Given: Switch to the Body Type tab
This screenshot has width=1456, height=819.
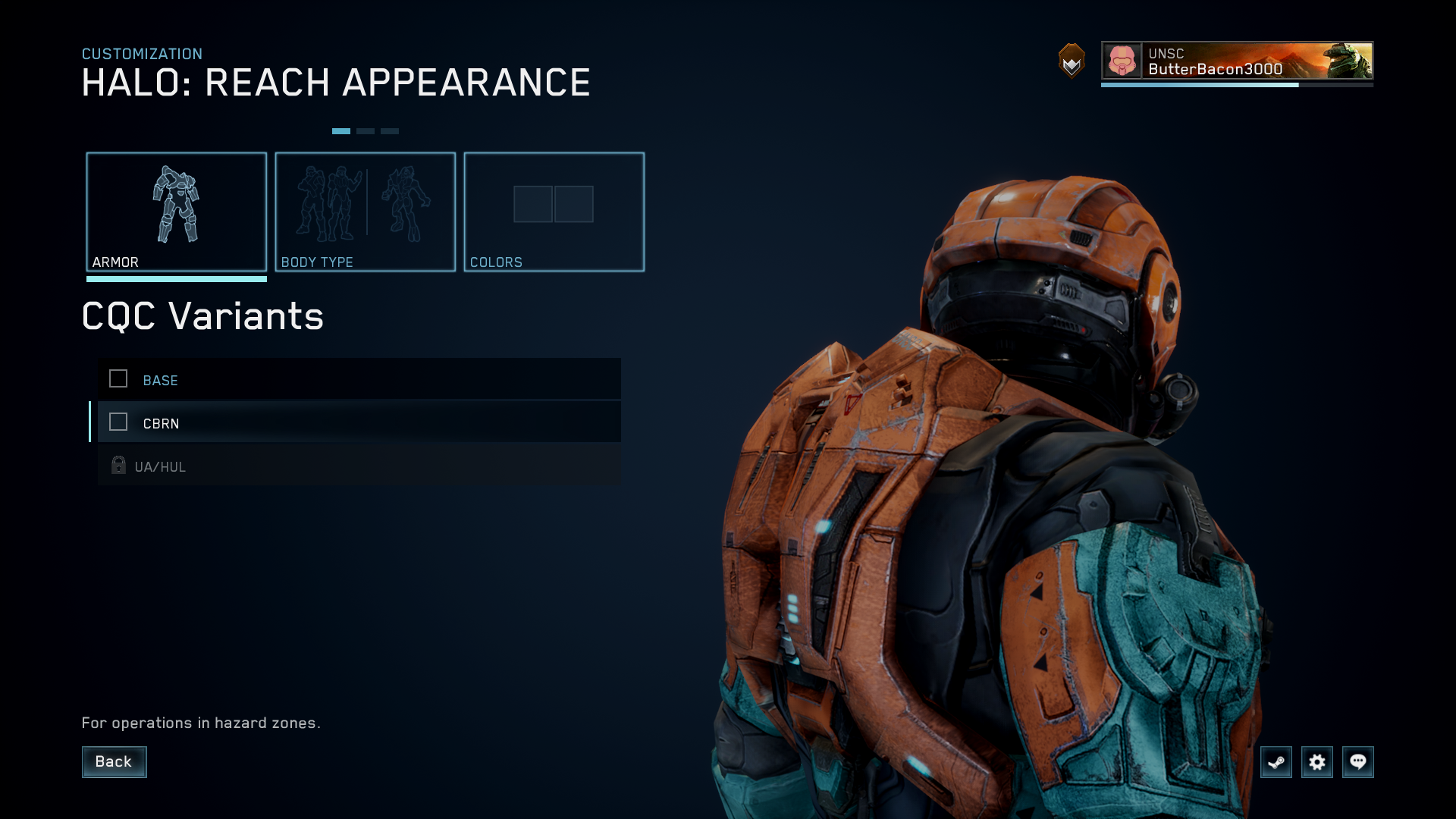Looking at the screenshot, I should pos(366,212).
